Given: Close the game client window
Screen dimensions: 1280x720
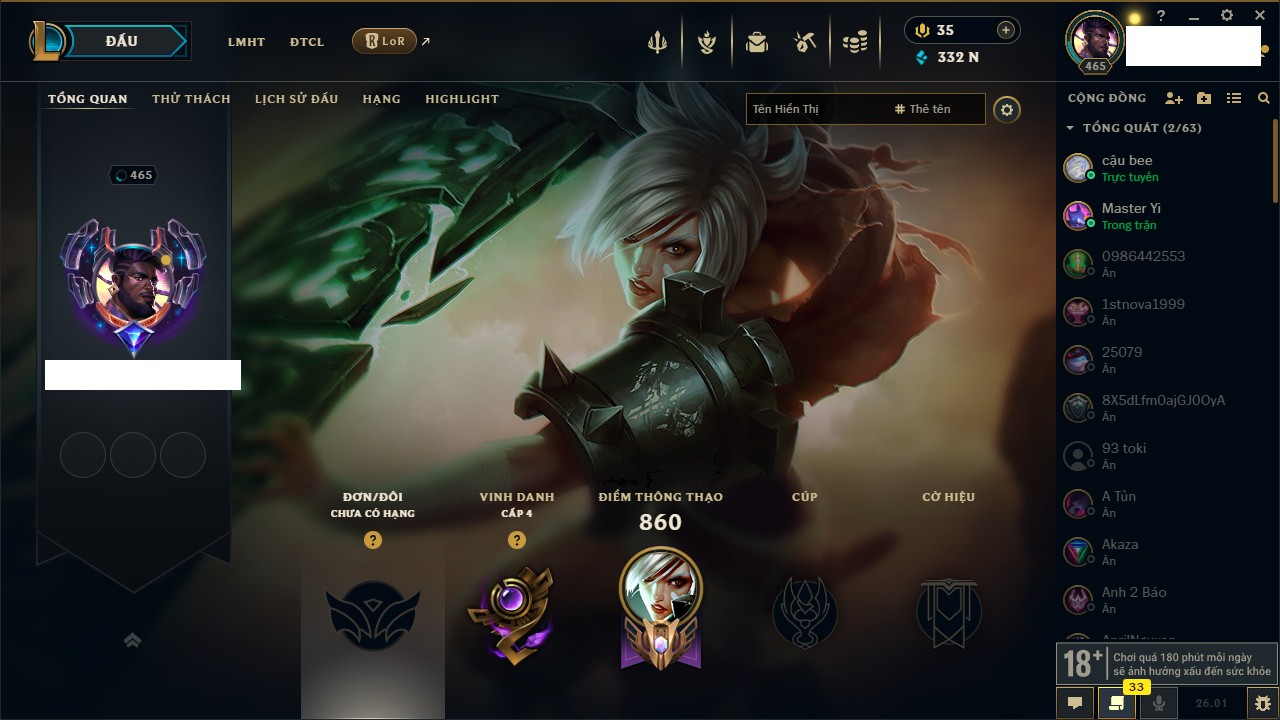Looking at the screenshot, I should pyautogui.click(x=1260, y=16).
